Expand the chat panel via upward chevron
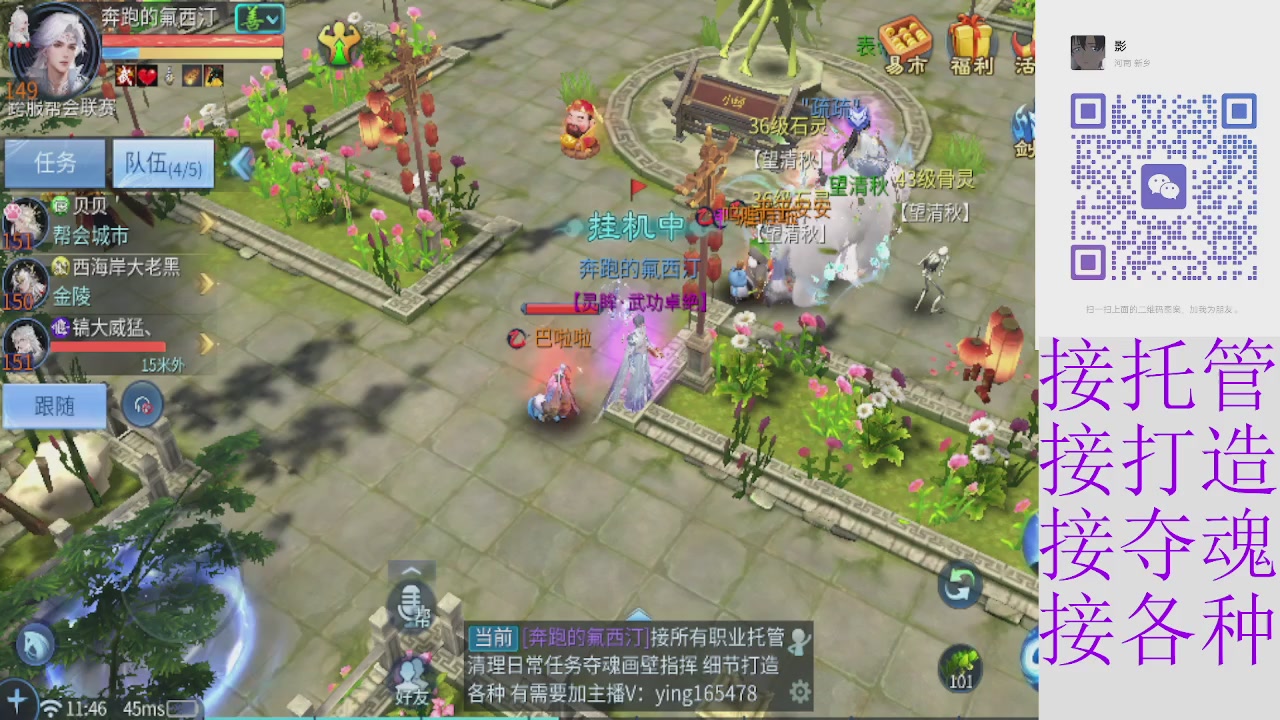 (411, 570)
